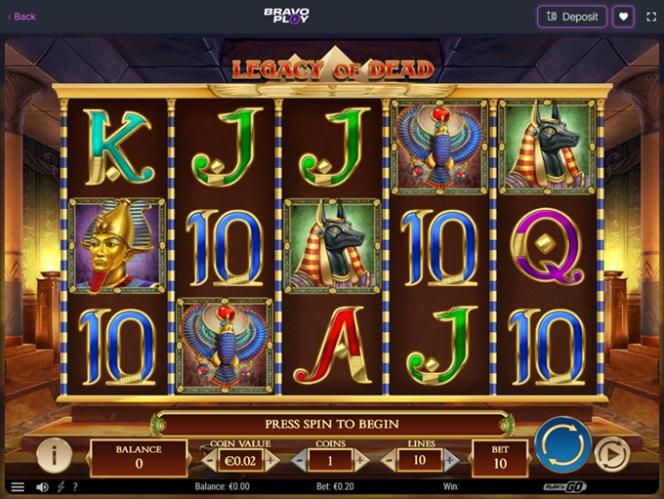
Task: Open the hamburger game menu
Action: click(17, 487)
